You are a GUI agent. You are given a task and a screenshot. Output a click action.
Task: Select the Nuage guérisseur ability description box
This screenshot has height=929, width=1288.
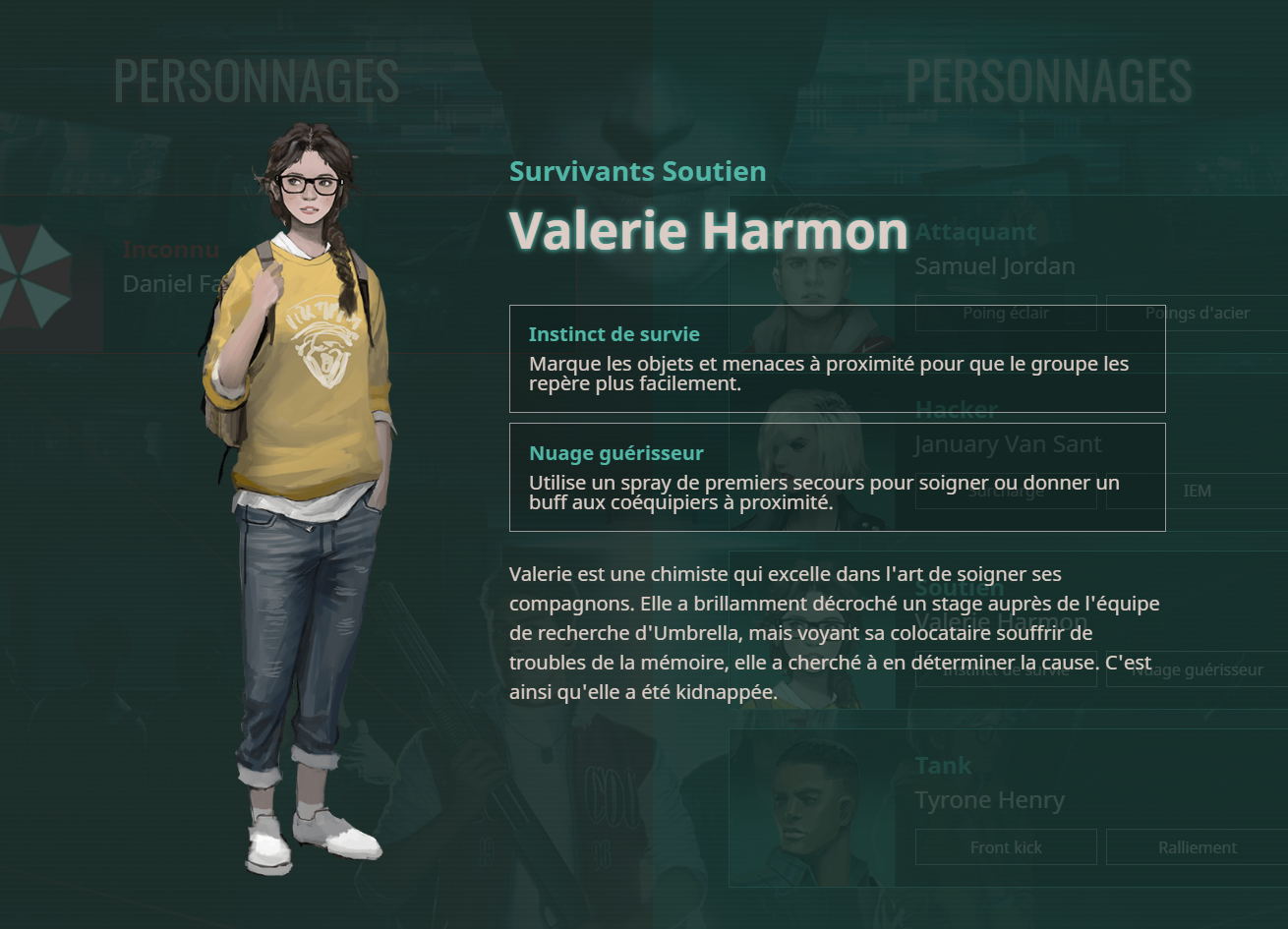[837, 477]
